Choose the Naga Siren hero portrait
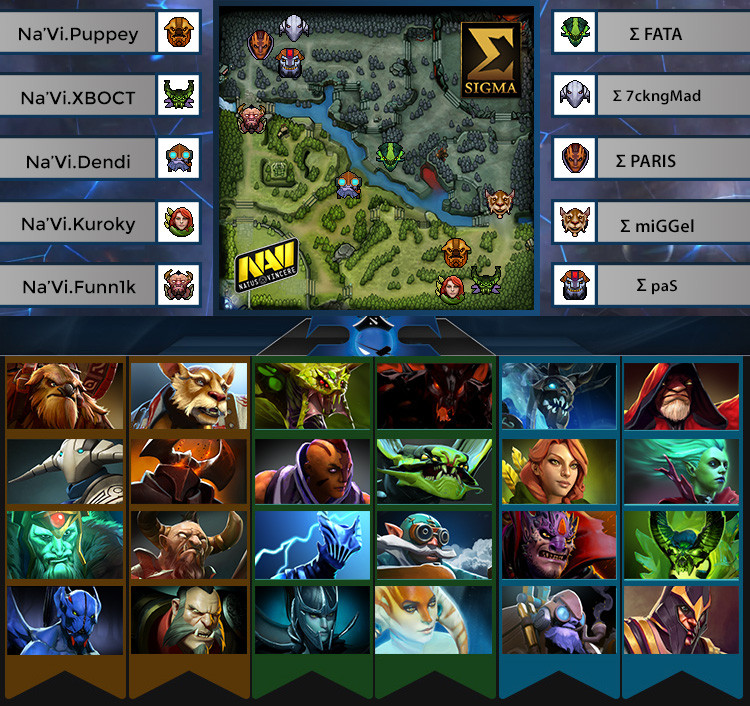Screen dimensions: 750x706 click(x=434, y=620)
